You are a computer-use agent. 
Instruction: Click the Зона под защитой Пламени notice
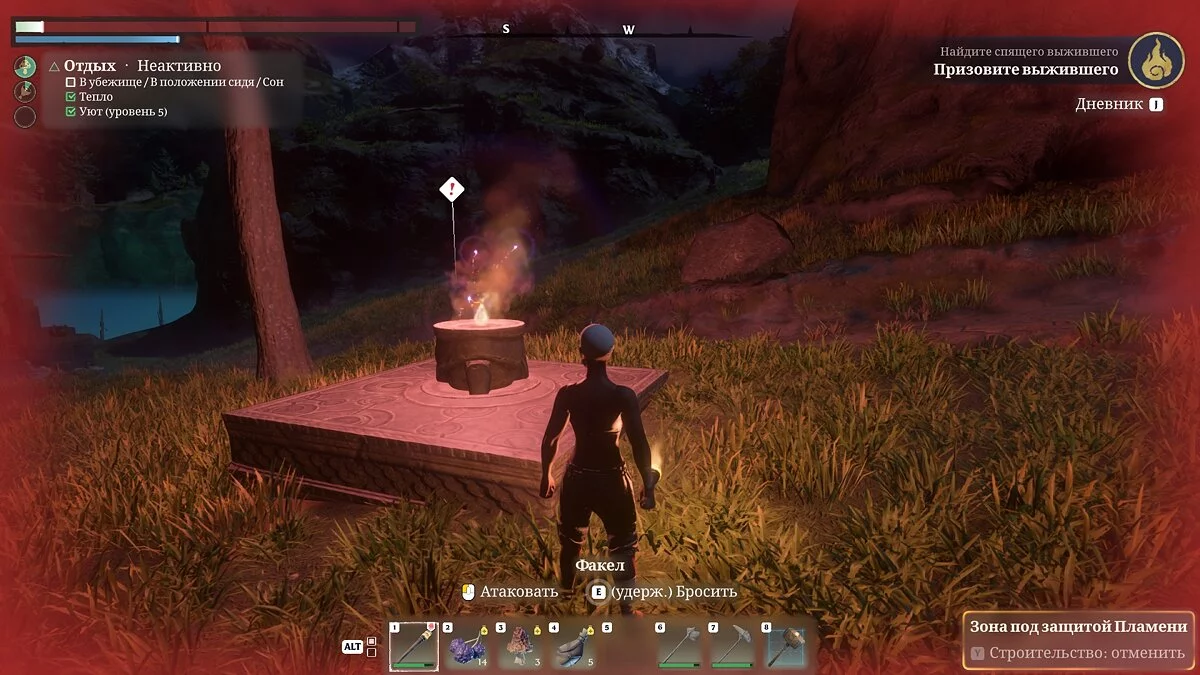1078,627
